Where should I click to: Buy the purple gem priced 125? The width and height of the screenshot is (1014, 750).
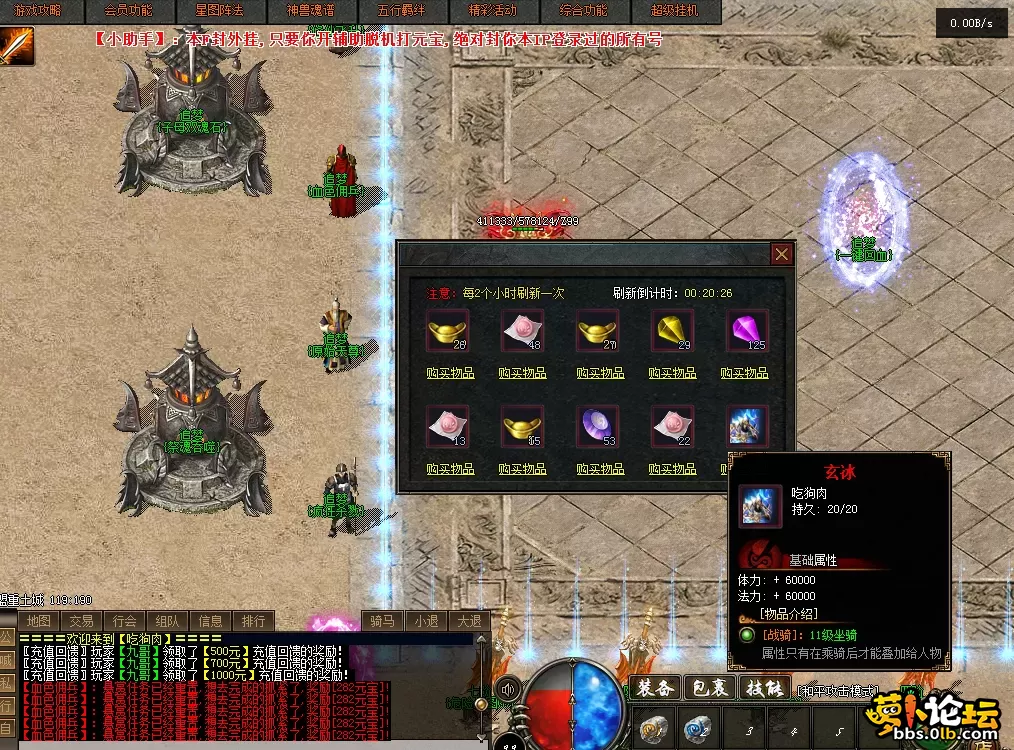point(744,373)
